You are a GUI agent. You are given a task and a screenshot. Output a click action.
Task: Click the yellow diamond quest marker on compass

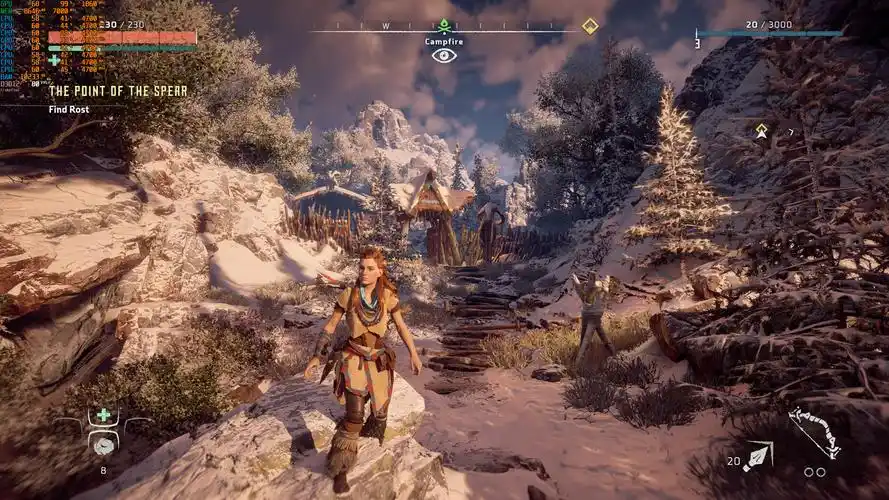point(590,26)
